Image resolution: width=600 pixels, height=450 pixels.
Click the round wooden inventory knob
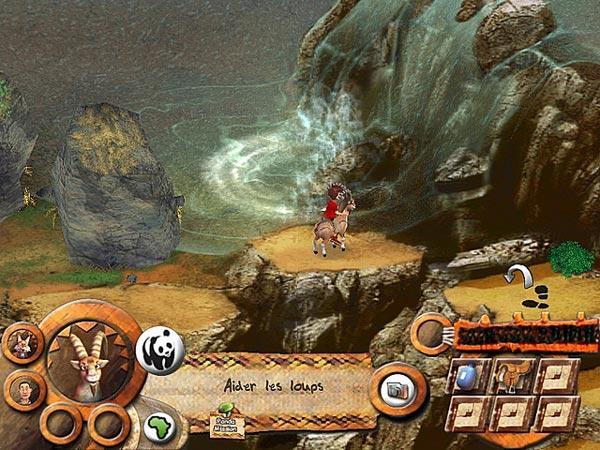point(432,329)
